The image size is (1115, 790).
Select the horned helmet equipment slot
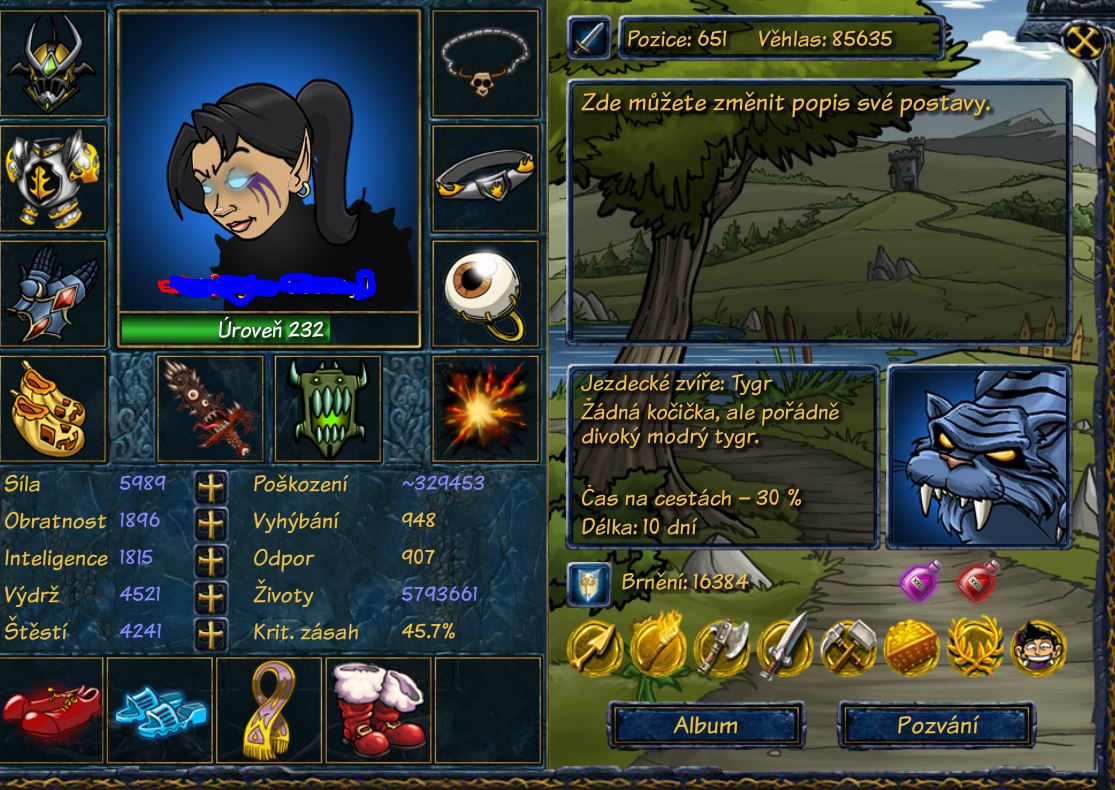tap(53, 63)
